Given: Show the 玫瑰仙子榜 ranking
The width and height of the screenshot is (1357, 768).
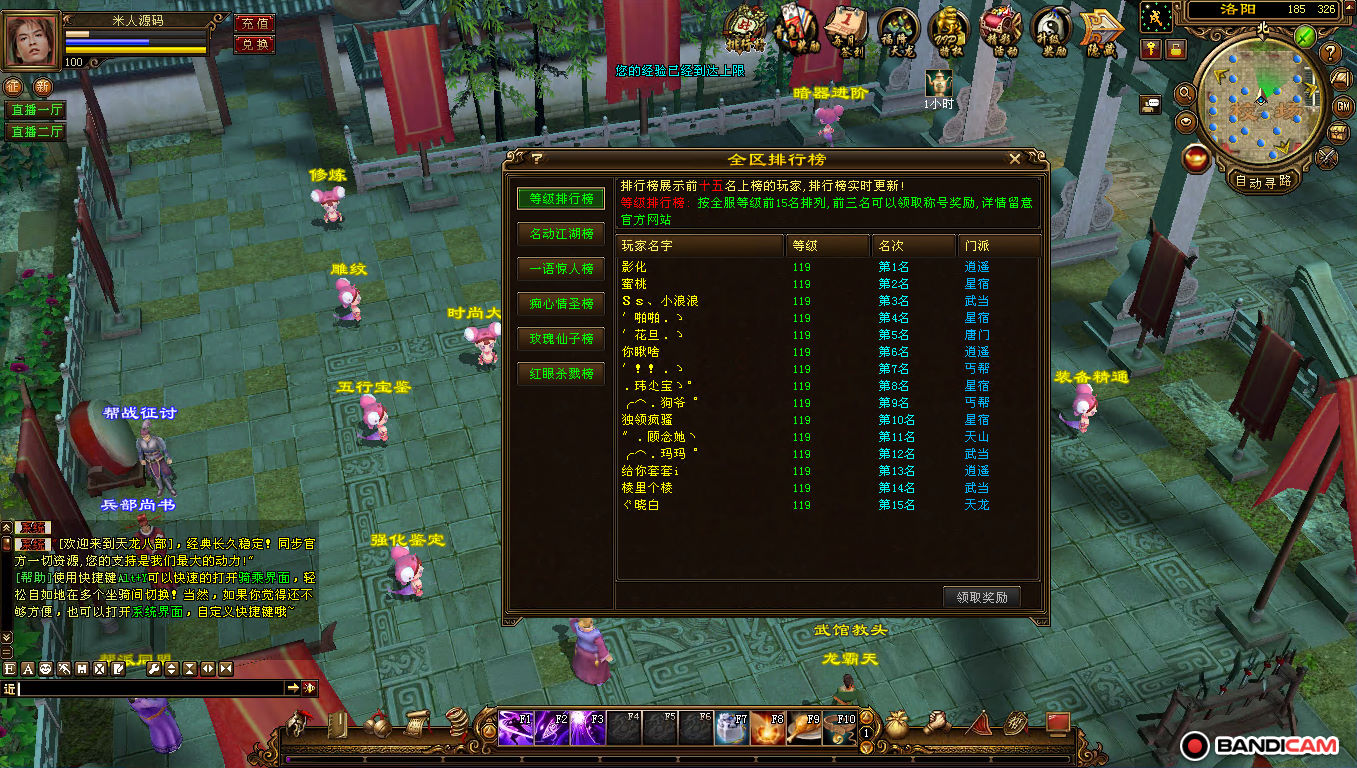Looking at the screenshot, I should pyautogui.click(x=561, y=339).
